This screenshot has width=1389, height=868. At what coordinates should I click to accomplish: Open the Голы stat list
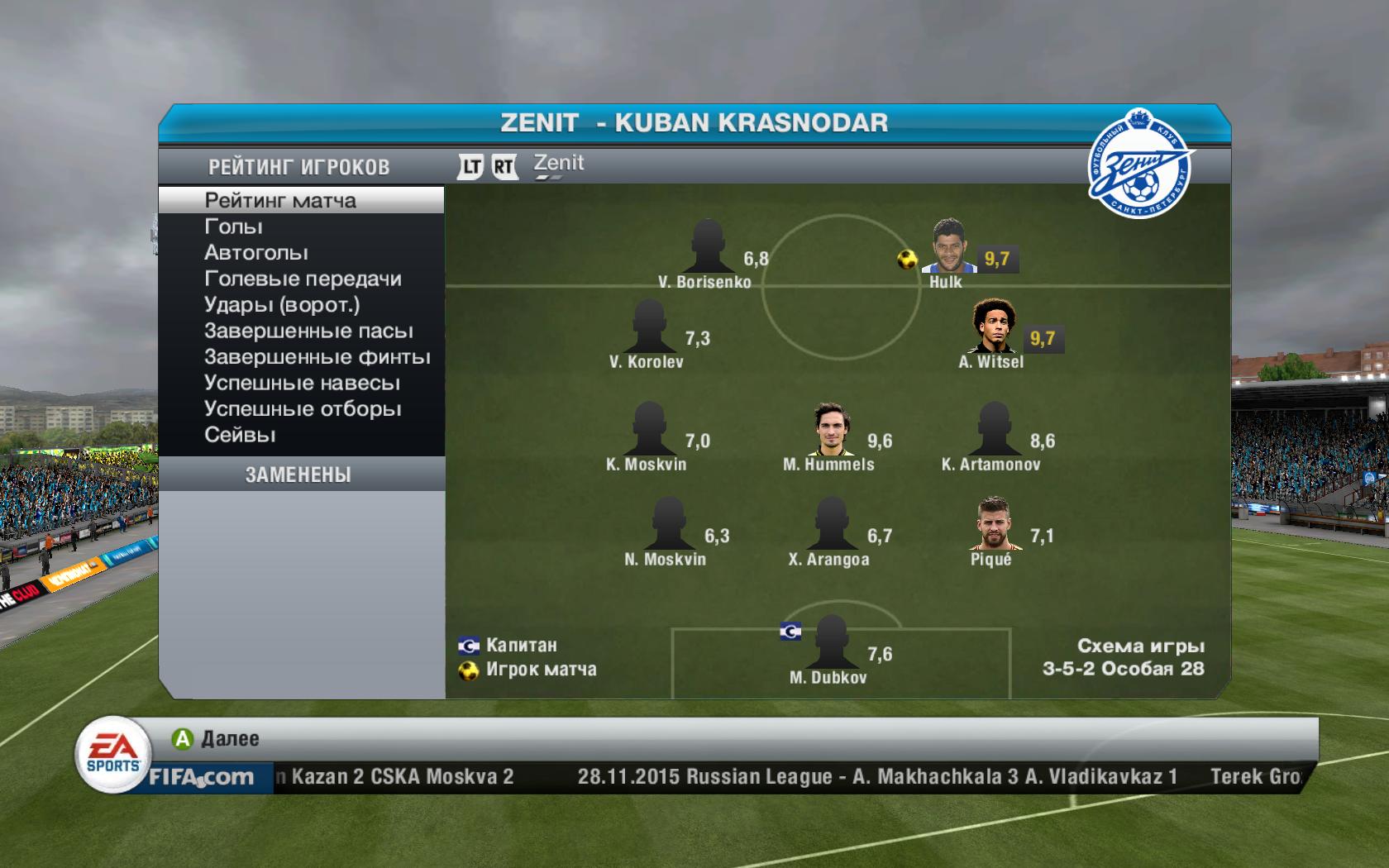(x=234, y=227)
